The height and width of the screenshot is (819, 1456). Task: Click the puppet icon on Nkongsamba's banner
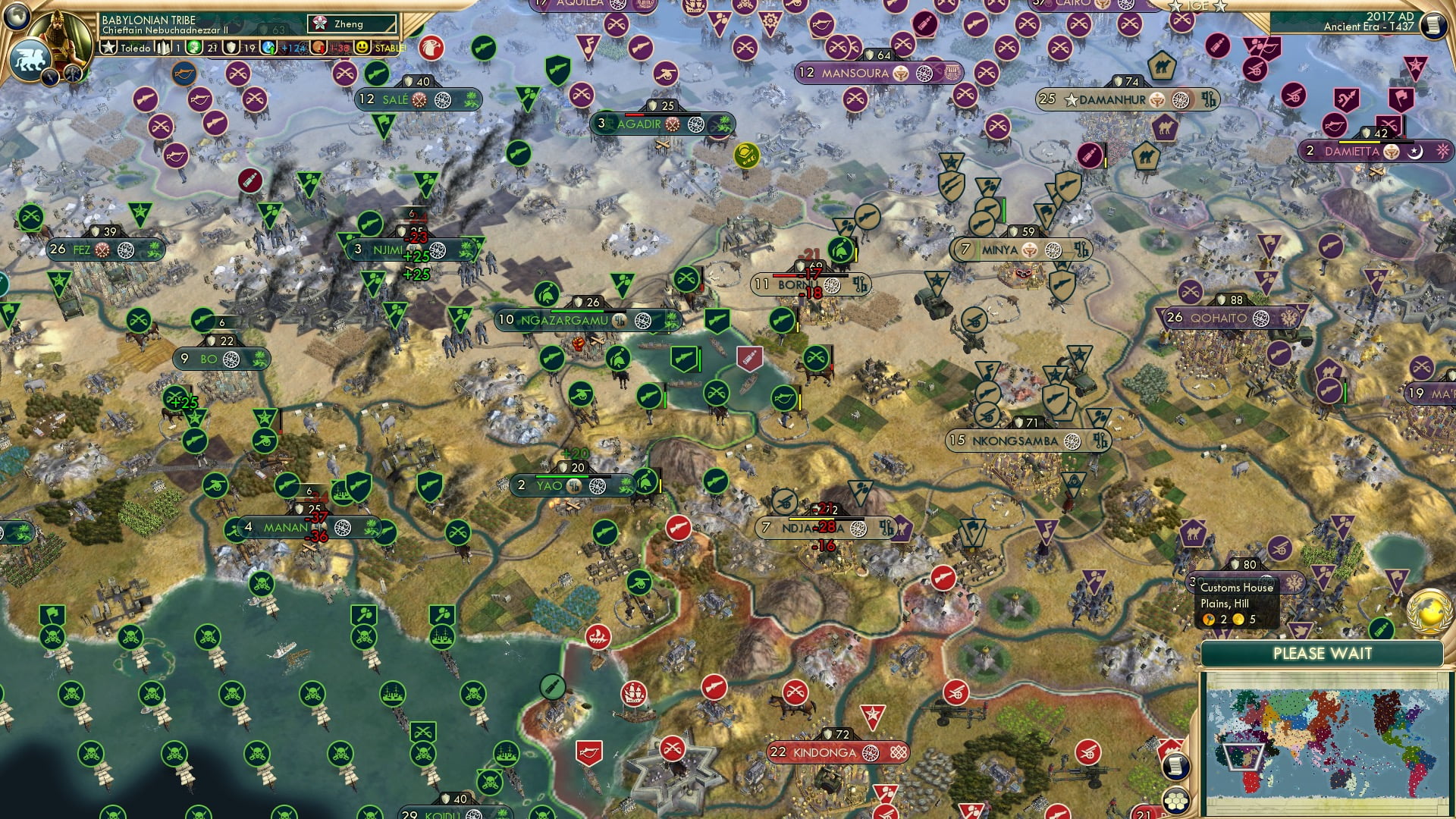click(x=1100, y=441)
